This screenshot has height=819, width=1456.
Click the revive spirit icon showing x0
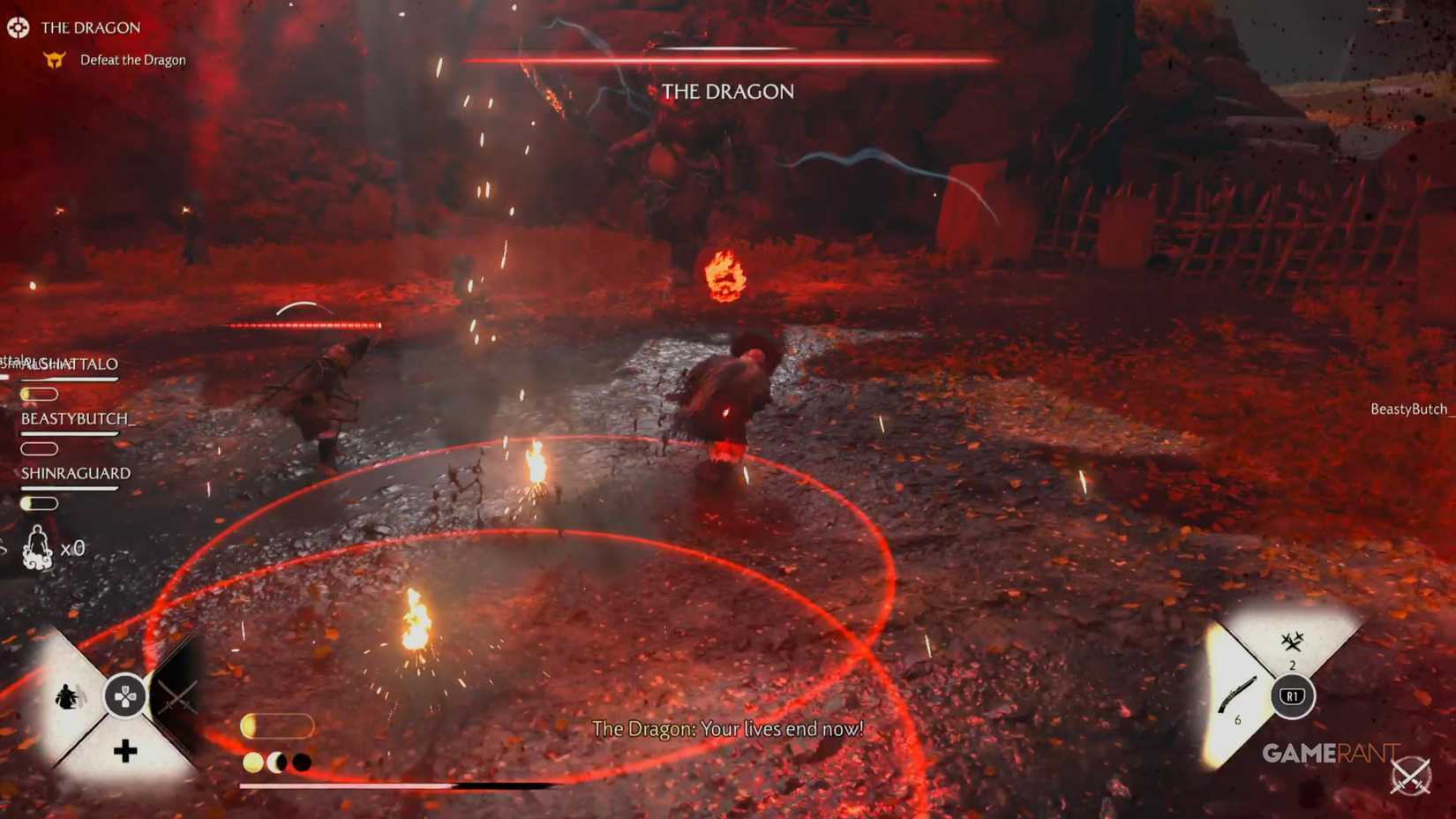[x=37, y=547]
